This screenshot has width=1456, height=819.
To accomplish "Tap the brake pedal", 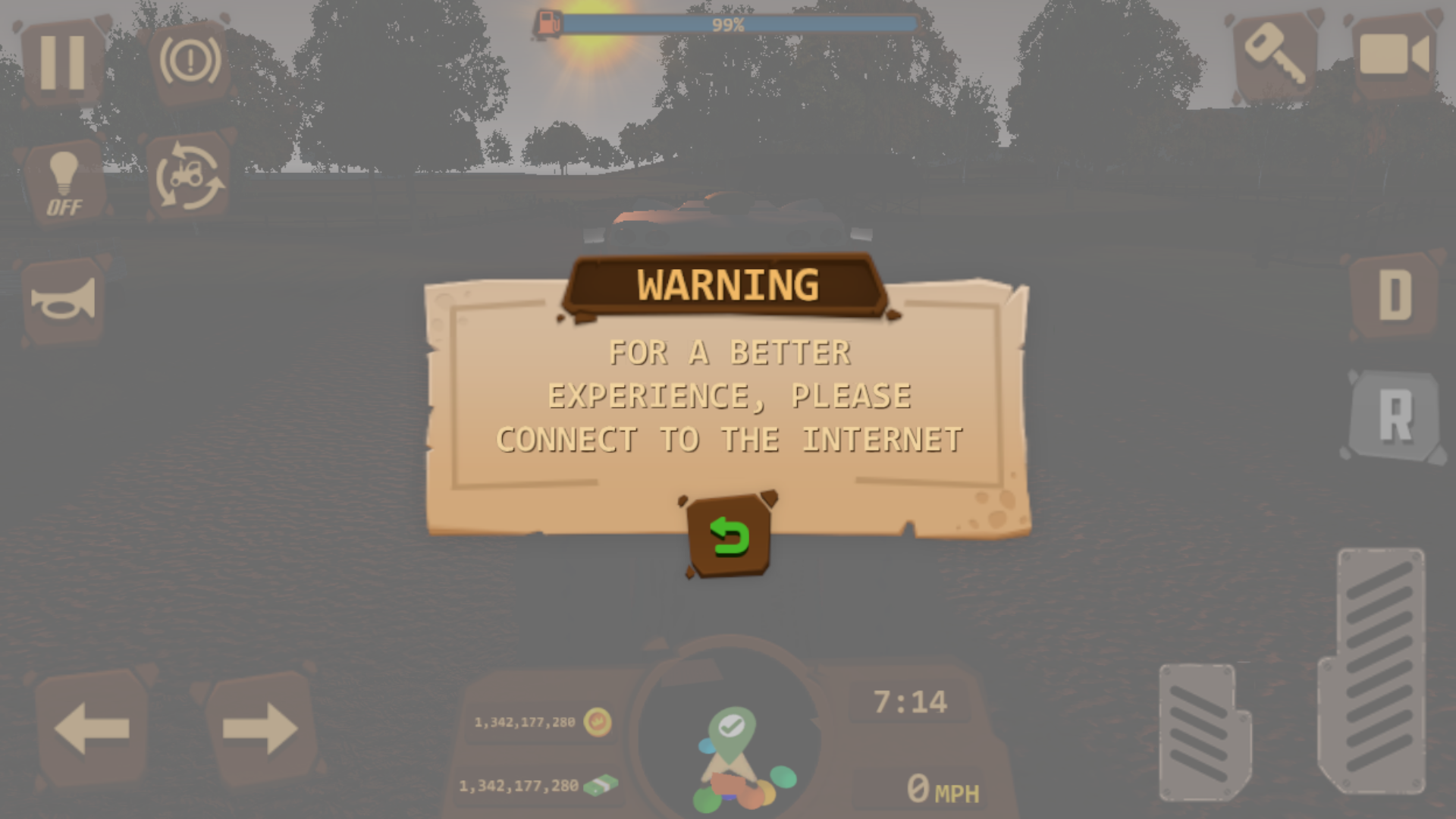I will (1204, 733).
